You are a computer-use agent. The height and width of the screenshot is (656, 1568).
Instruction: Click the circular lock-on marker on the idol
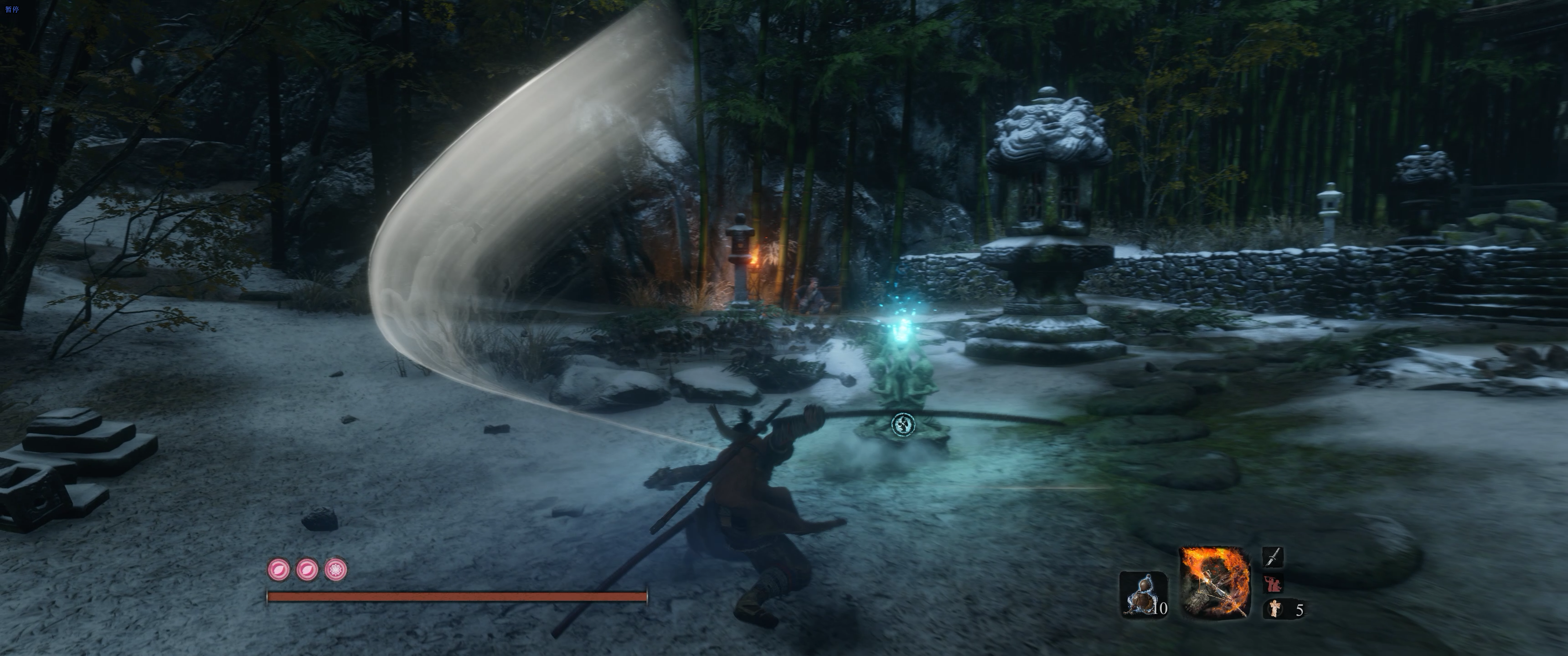[902, 424]
